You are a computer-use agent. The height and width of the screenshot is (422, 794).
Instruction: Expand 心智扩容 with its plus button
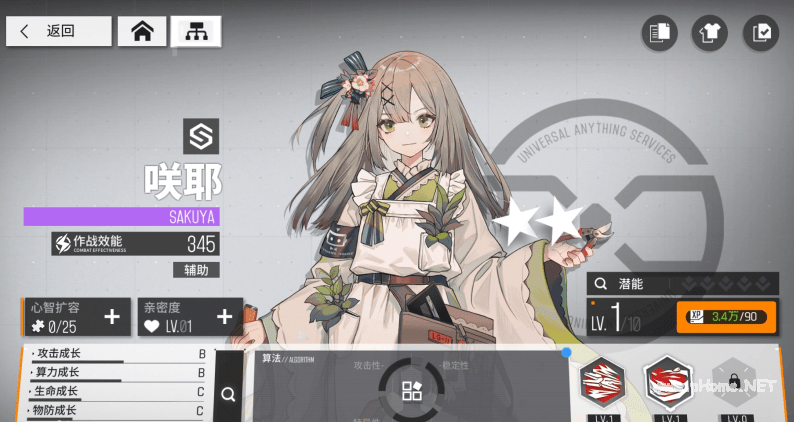[112, 318]
